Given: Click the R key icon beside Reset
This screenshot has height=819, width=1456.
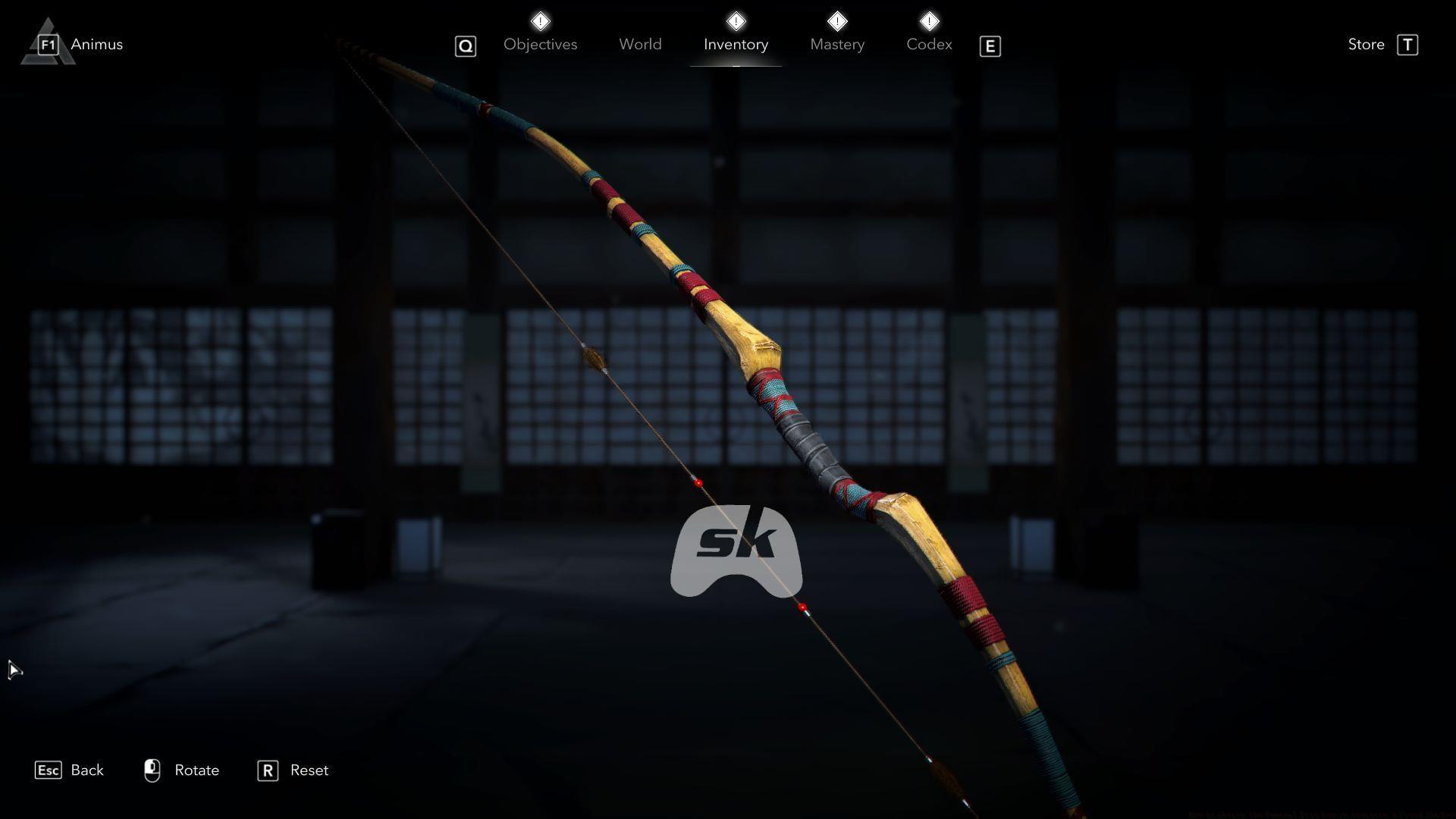Looking at the screenshot, I should pos(267,770).
